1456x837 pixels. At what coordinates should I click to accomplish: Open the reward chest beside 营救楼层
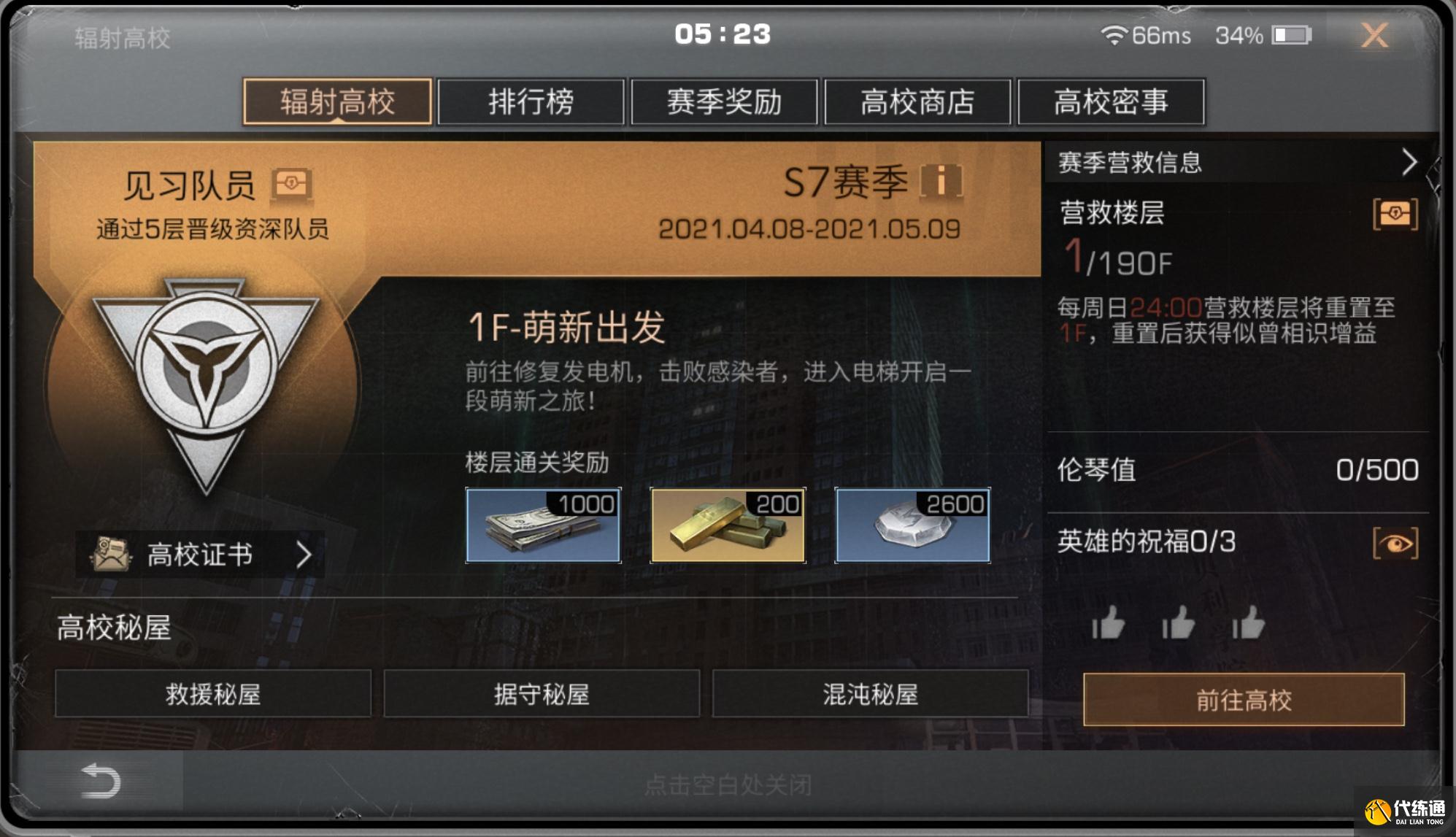[1398, 215]
